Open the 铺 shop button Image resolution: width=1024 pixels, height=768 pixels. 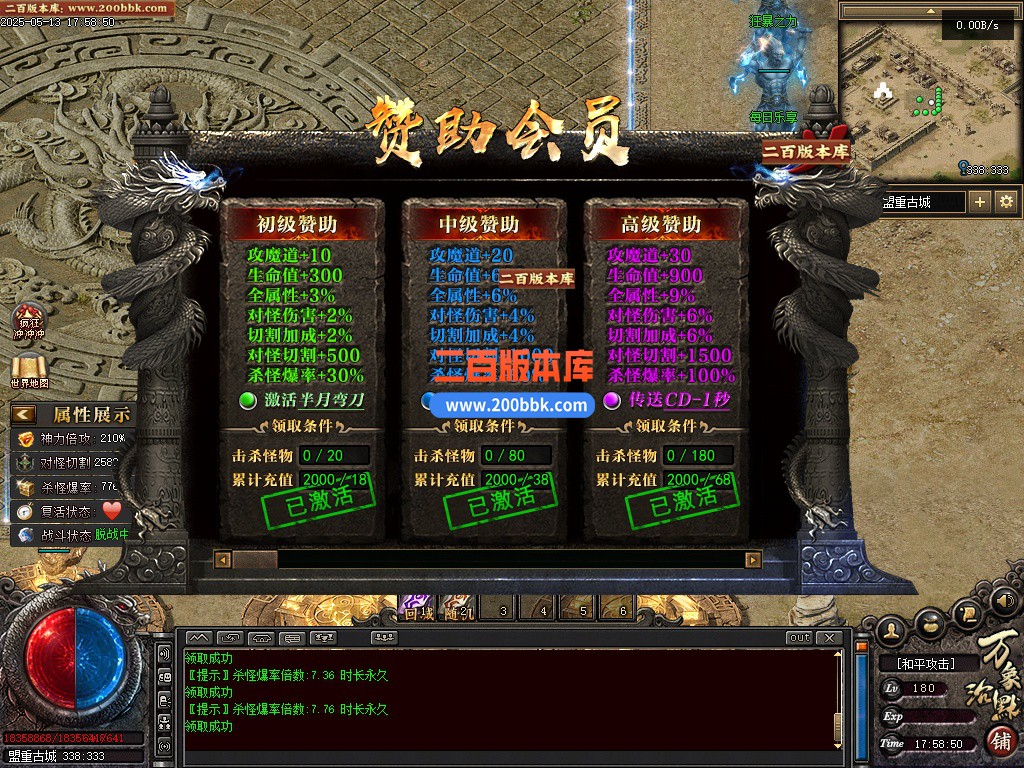click(x=999, y=741)
